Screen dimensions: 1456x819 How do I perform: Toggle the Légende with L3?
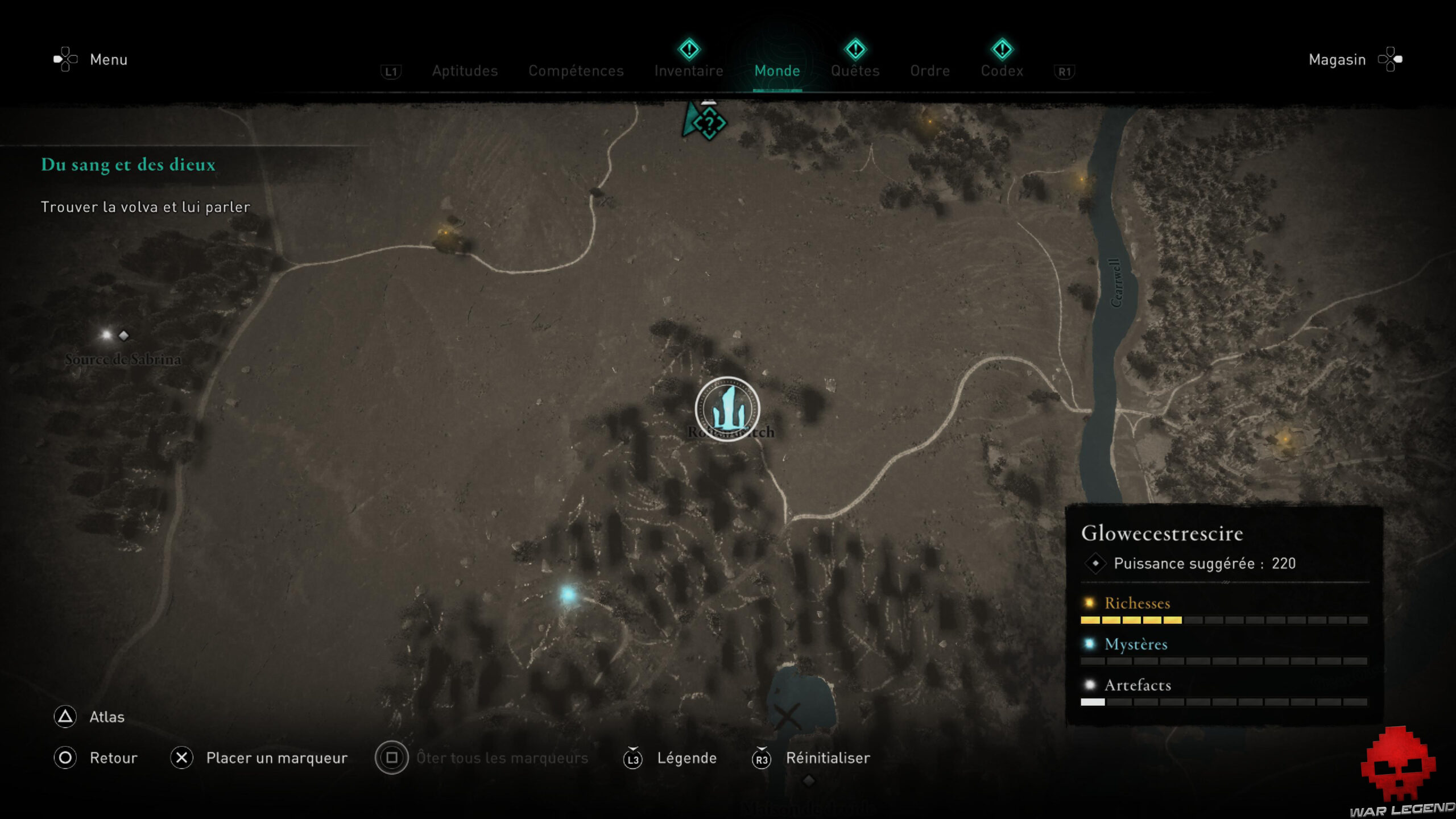[633, 758]
